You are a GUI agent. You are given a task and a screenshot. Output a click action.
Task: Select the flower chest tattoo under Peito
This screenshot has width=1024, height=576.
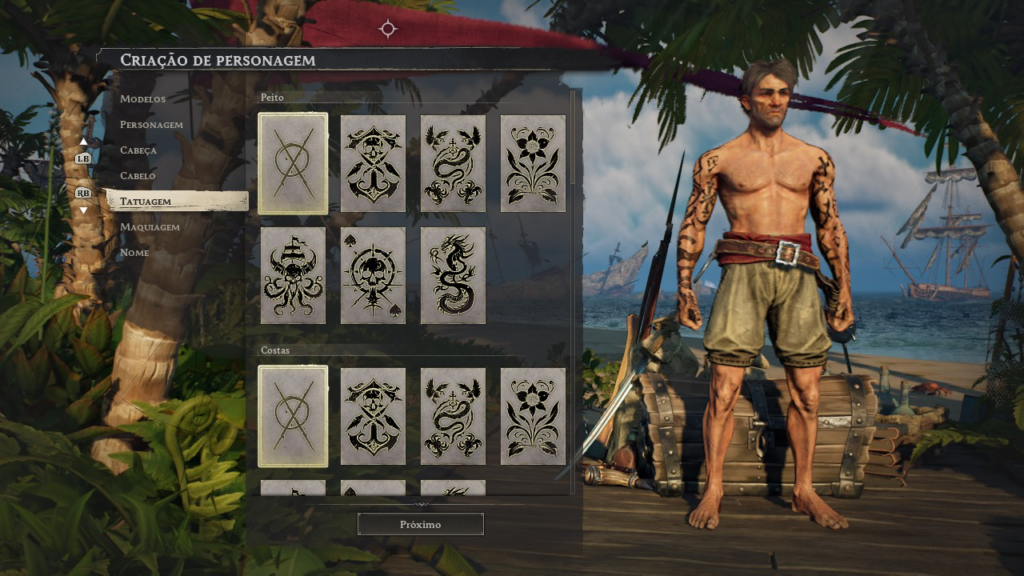[533, 163]
